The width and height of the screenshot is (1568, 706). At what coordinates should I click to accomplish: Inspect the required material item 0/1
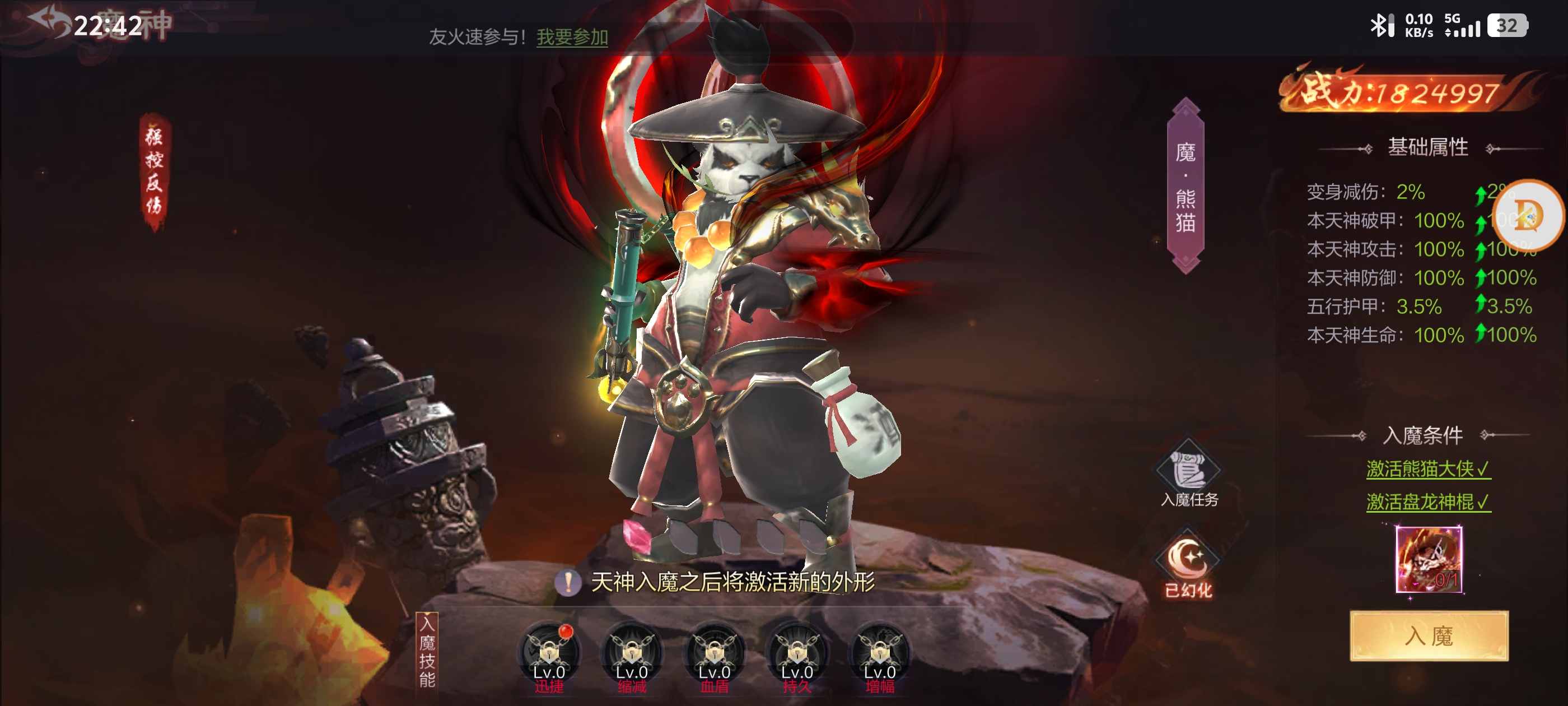click(x=1428, y=560)
